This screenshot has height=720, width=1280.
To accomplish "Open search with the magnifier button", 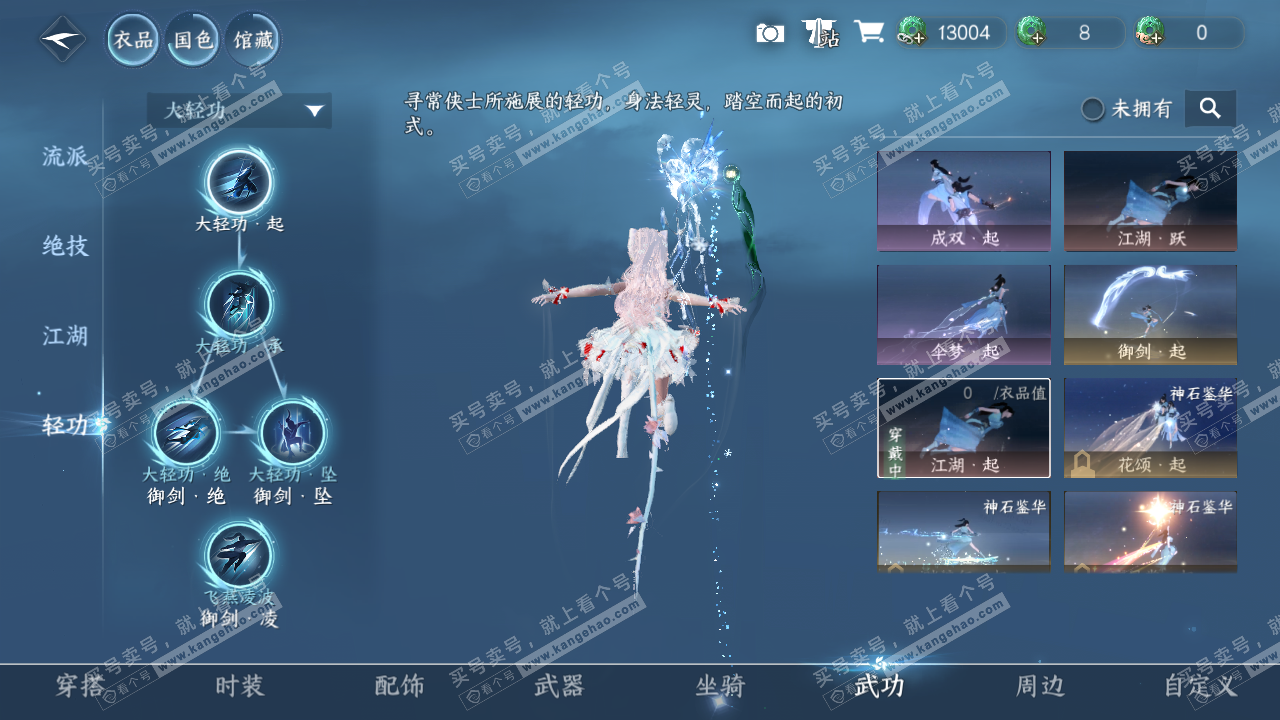I will coord(1210,108).
